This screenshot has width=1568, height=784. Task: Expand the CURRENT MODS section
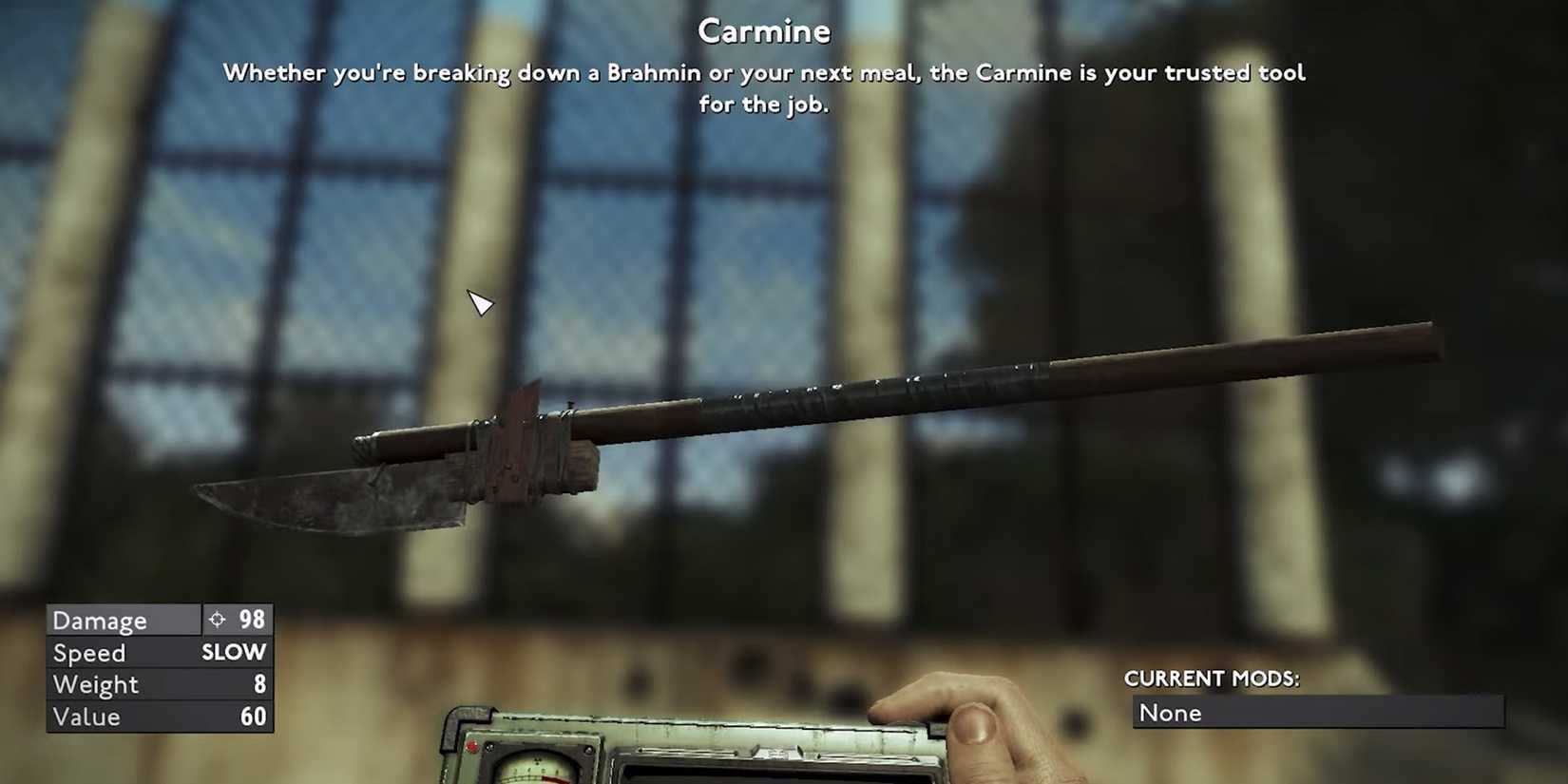coord(1212,679)
